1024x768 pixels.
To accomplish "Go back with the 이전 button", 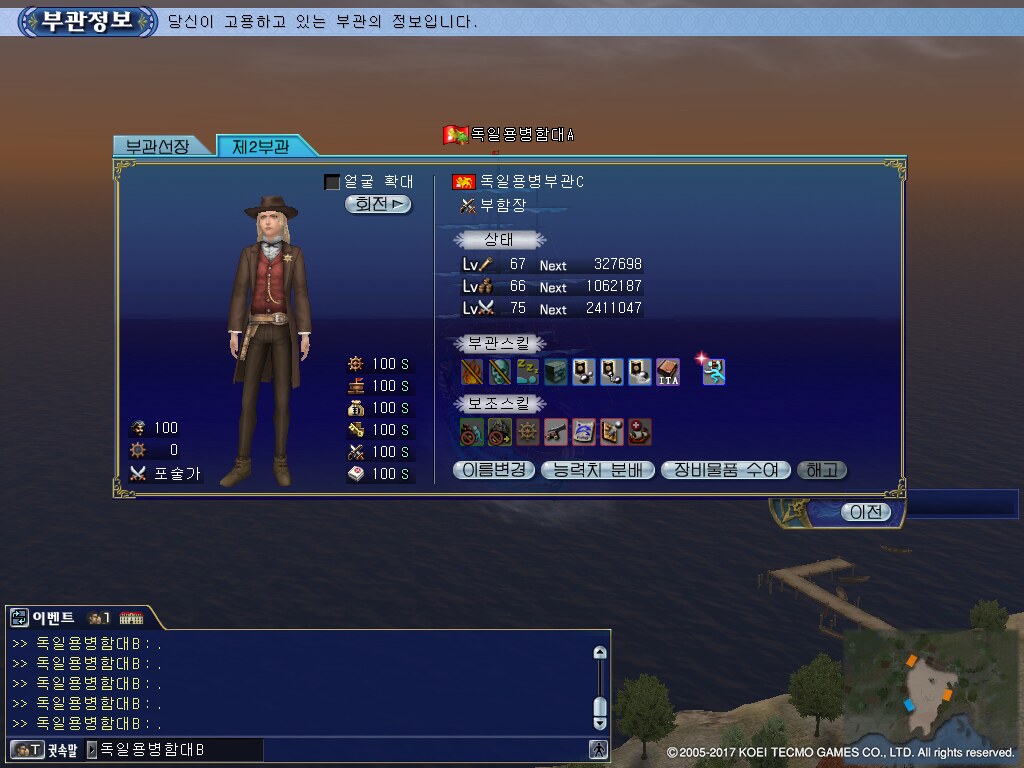I will pos(865,512).
